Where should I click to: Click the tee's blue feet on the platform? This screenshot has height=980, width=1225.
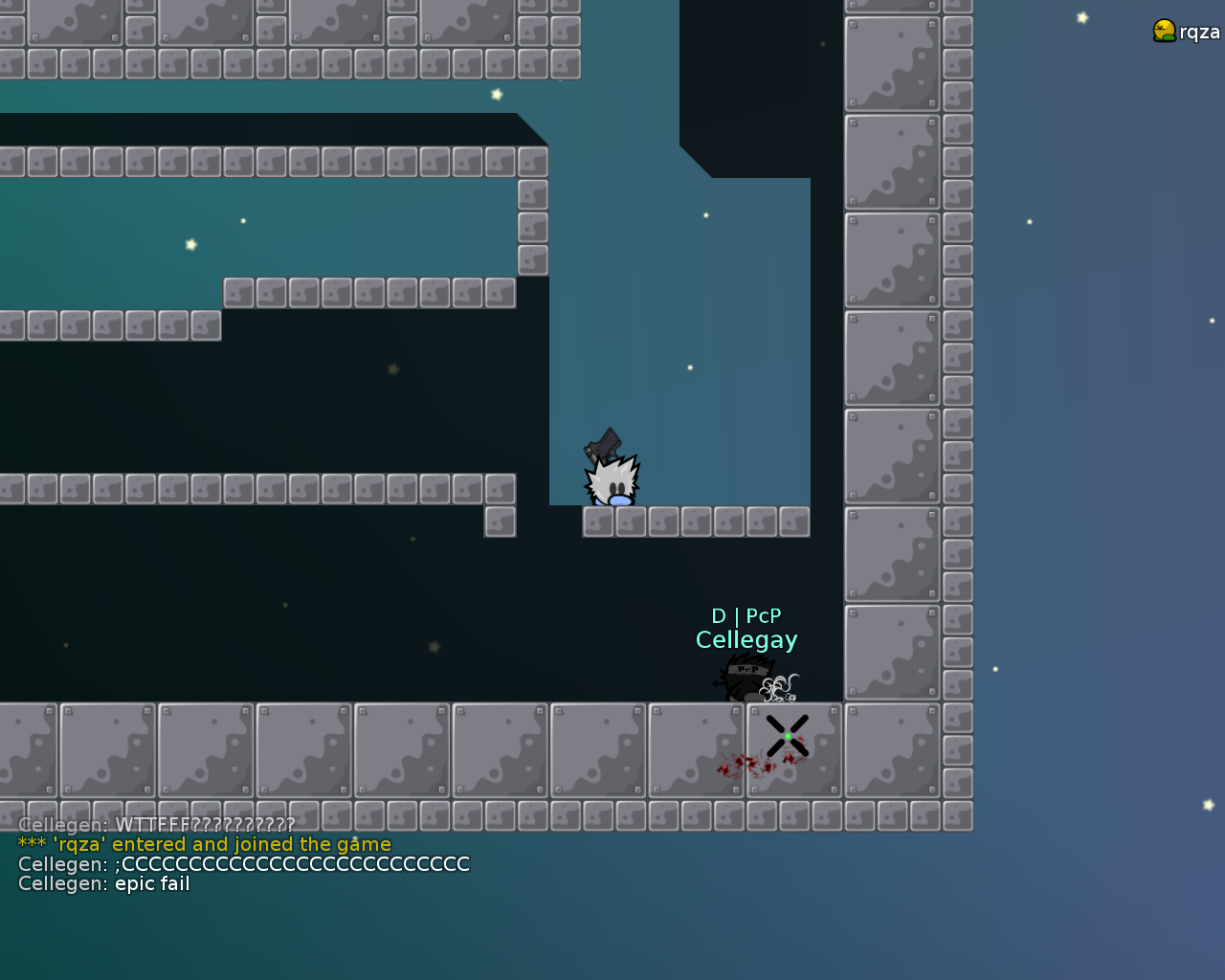point(619,499)
